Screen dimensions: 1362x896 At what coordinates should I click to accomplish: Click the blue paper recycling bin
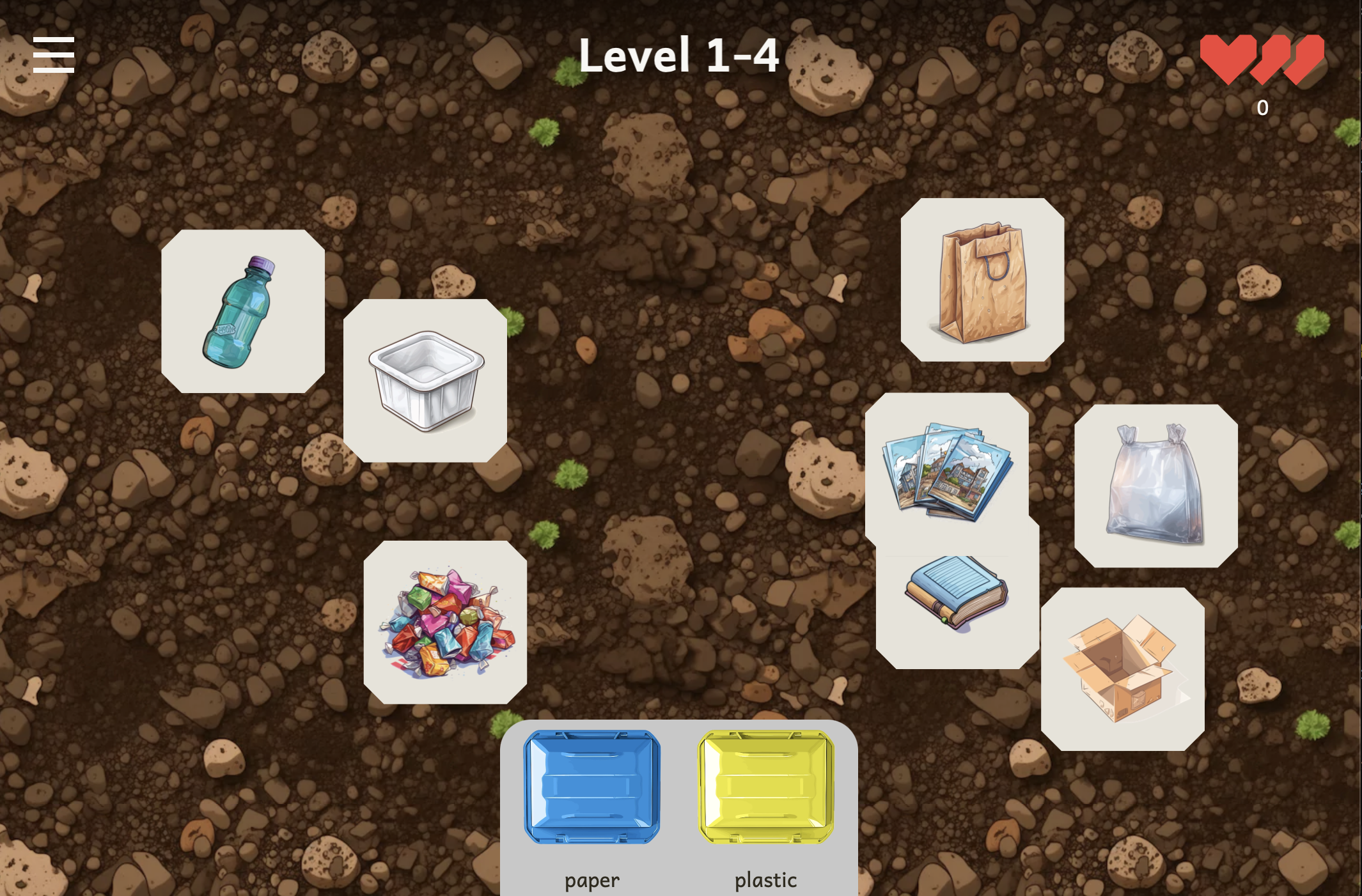(x=591, y=787)
